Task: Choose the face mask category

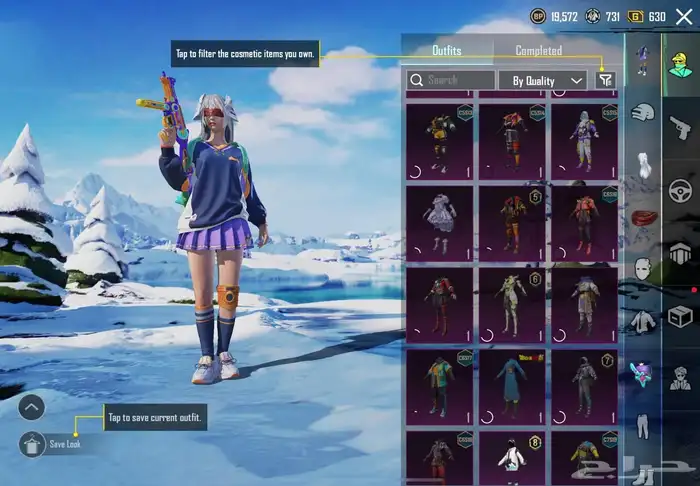Action: pyautogui.click(x=643, y=269)
